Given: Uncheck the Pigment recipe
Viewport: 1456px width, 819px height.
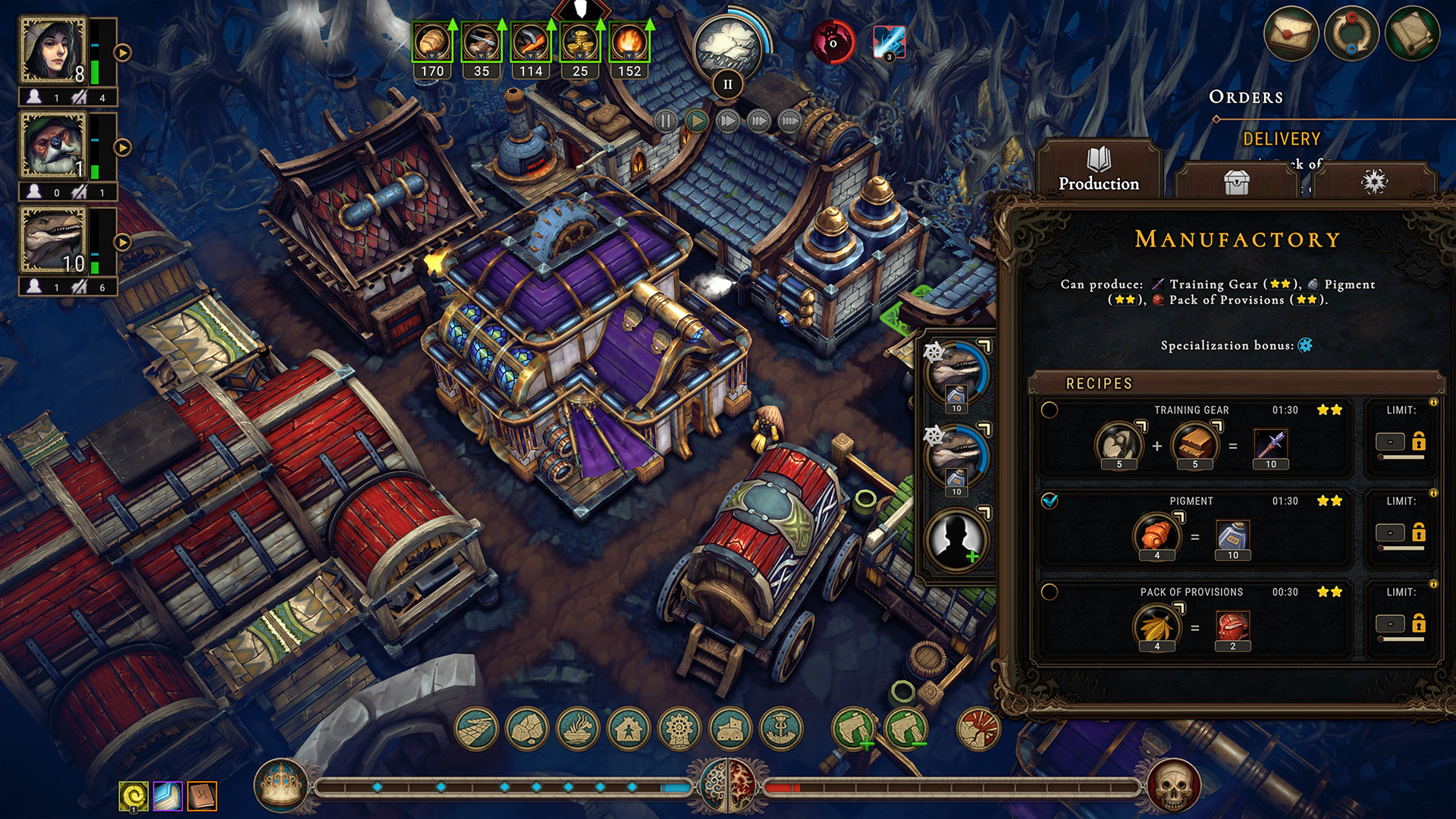Looking at the screenshot, I should pos(1050,501).
